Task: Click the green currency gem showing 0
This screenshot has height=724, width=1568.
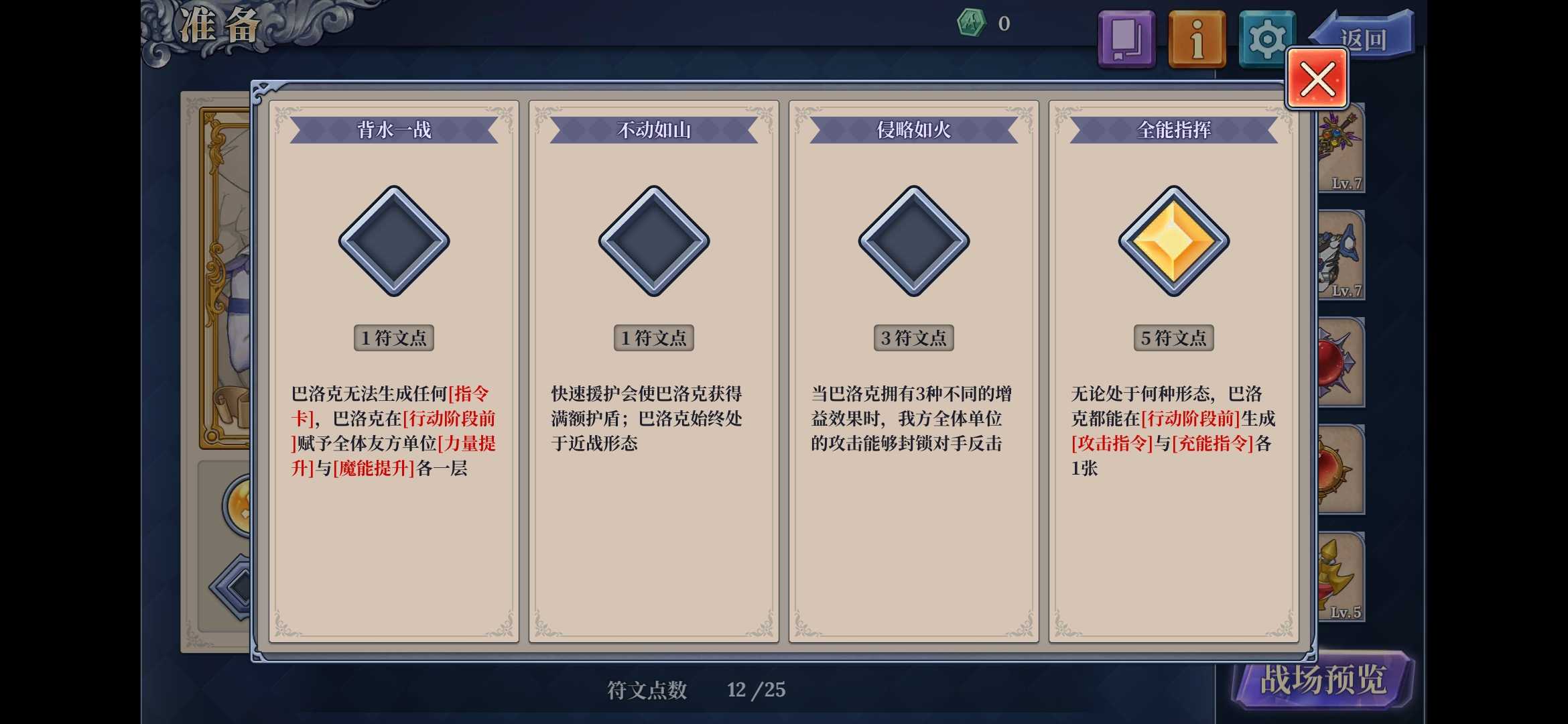Action: (973, 22)
